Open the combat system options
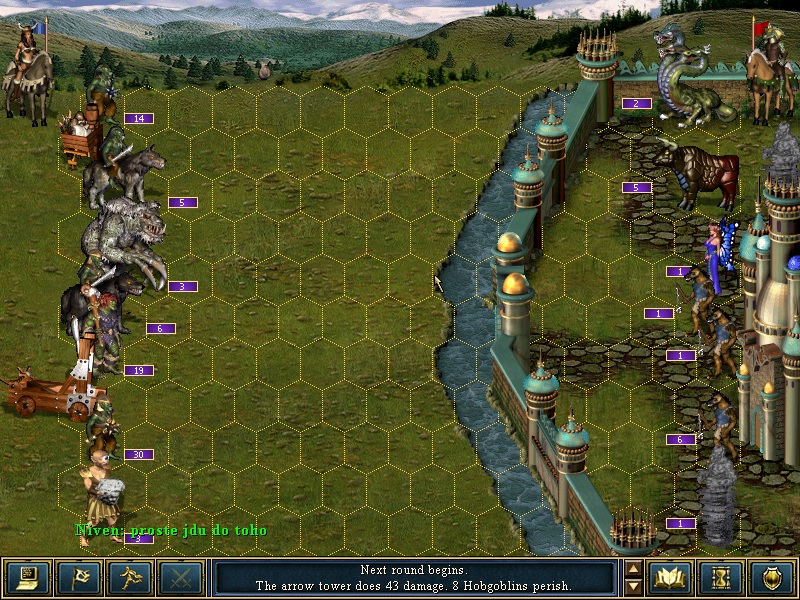Viewport: 800px width, 600px height. (27, 578)
